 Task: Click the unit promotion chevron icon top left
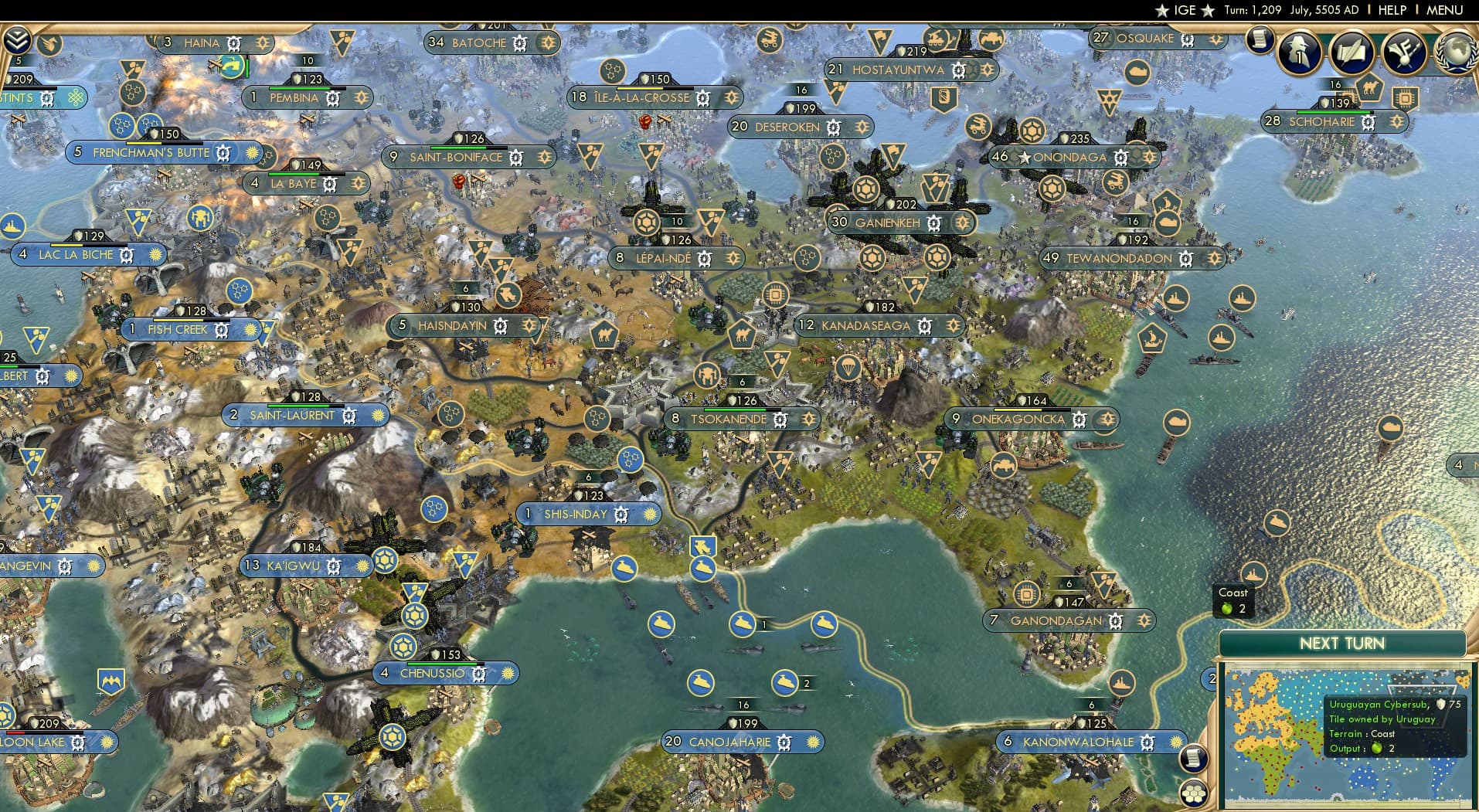pos(16,40)
